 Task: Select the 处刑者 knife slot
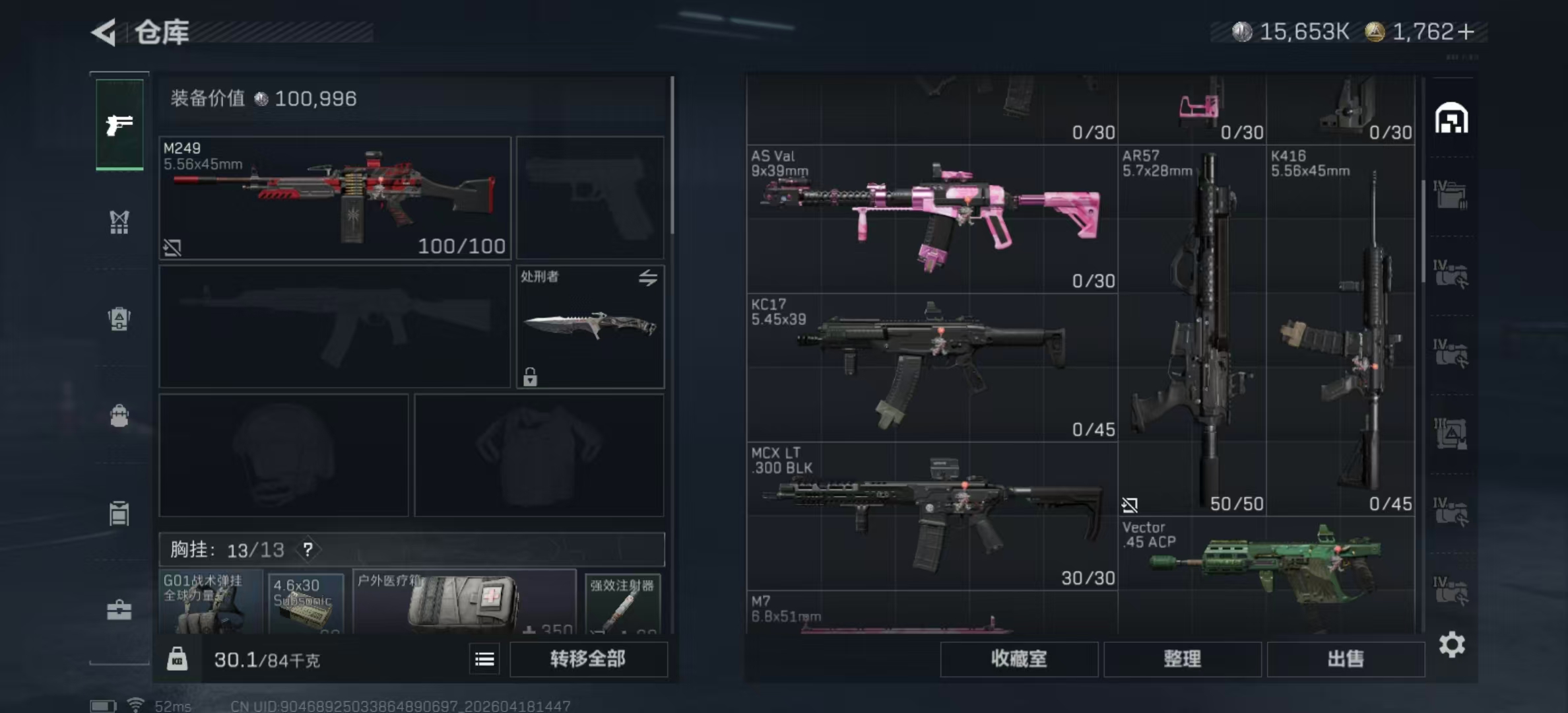pos(590,327)
